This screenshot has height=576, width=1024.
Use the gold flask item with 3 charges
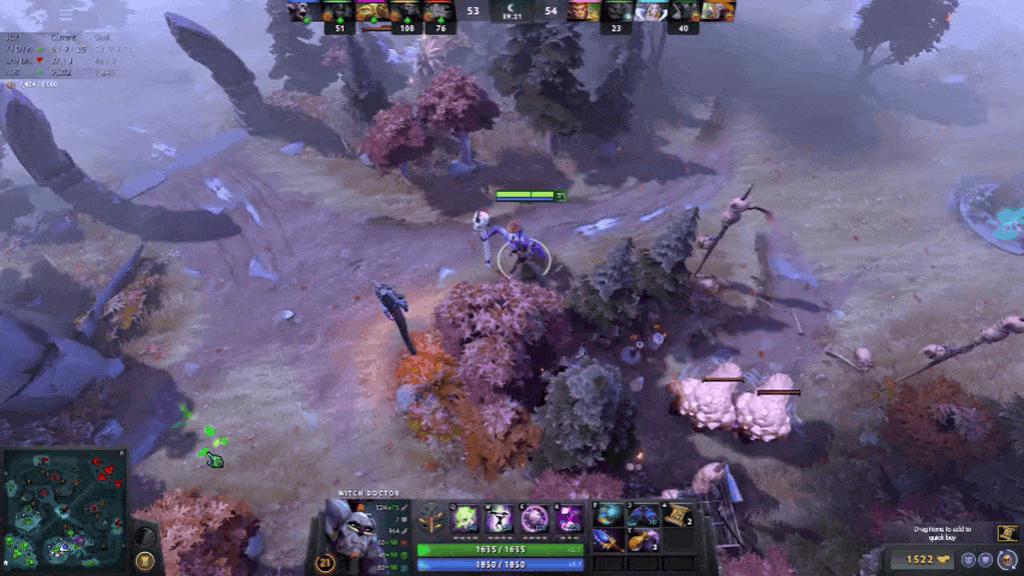coord(642,540)
